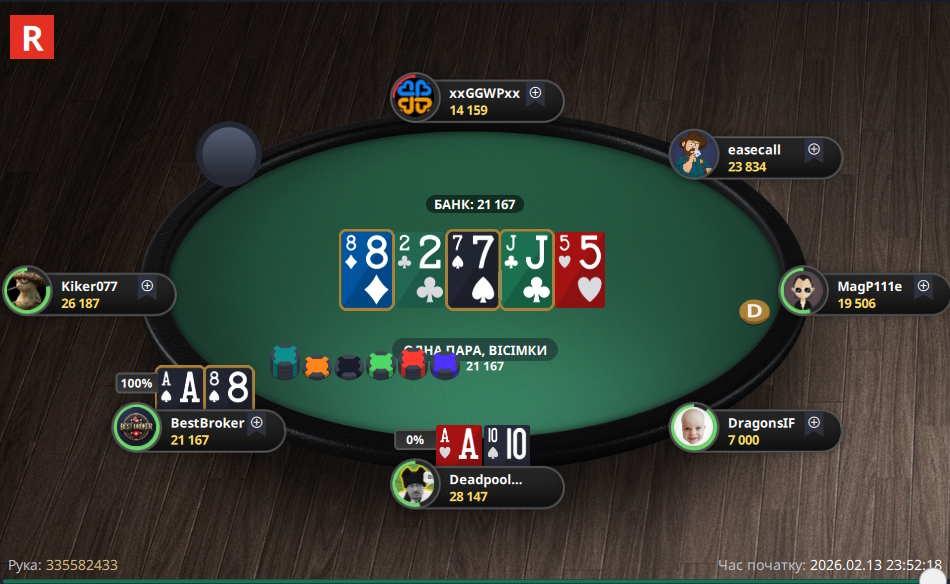The image size is (950, 584).
Task: Select MagP111e player avatar
Action: (803, 292)
